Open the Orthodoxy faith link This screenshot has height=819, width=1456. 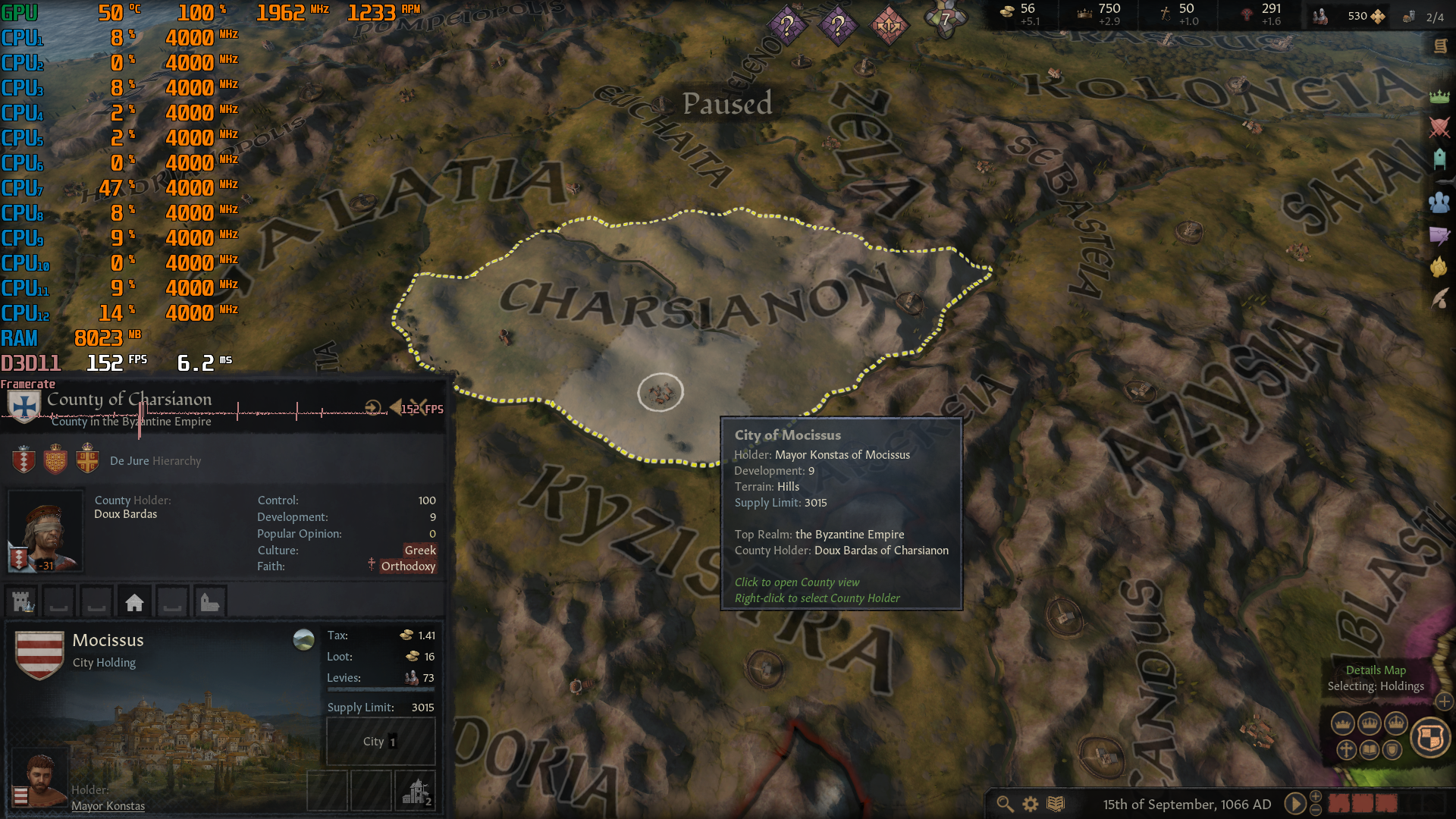coord(408,566)
